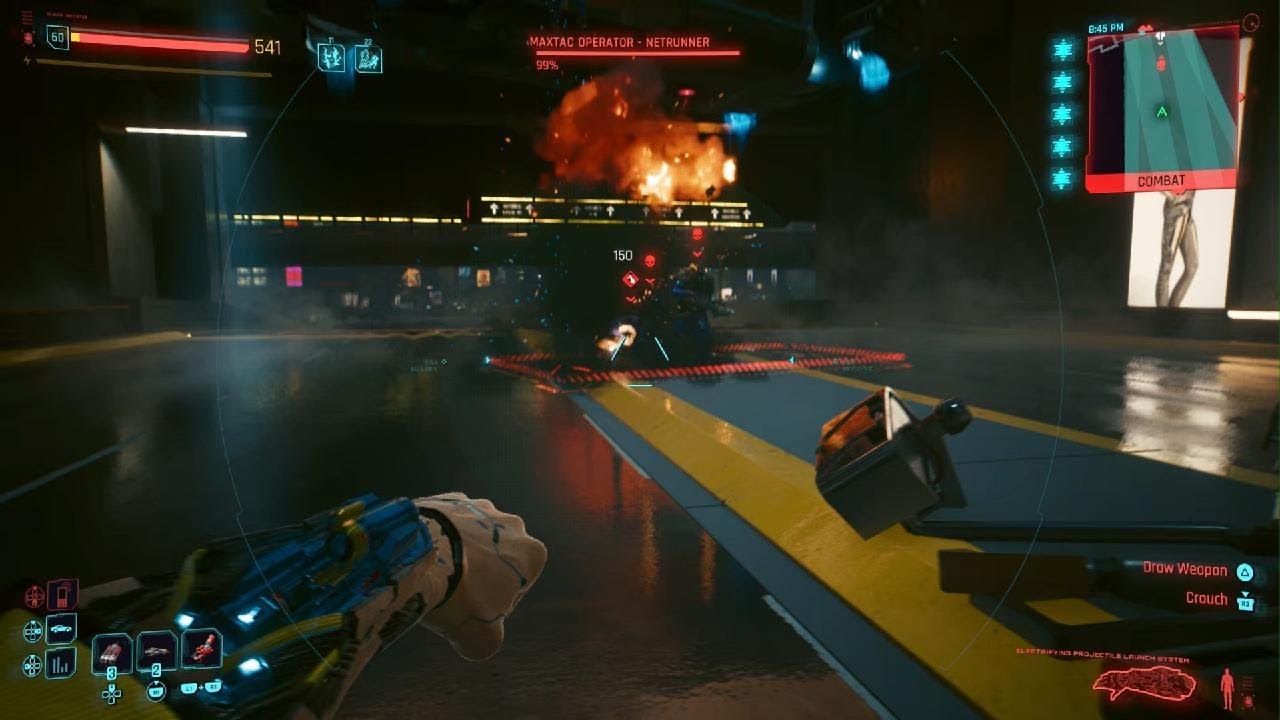Screen dimensions: 1280x720
Task: Select the grenade quickslot showing 3 charges
Action: click(x=110, y=653)
